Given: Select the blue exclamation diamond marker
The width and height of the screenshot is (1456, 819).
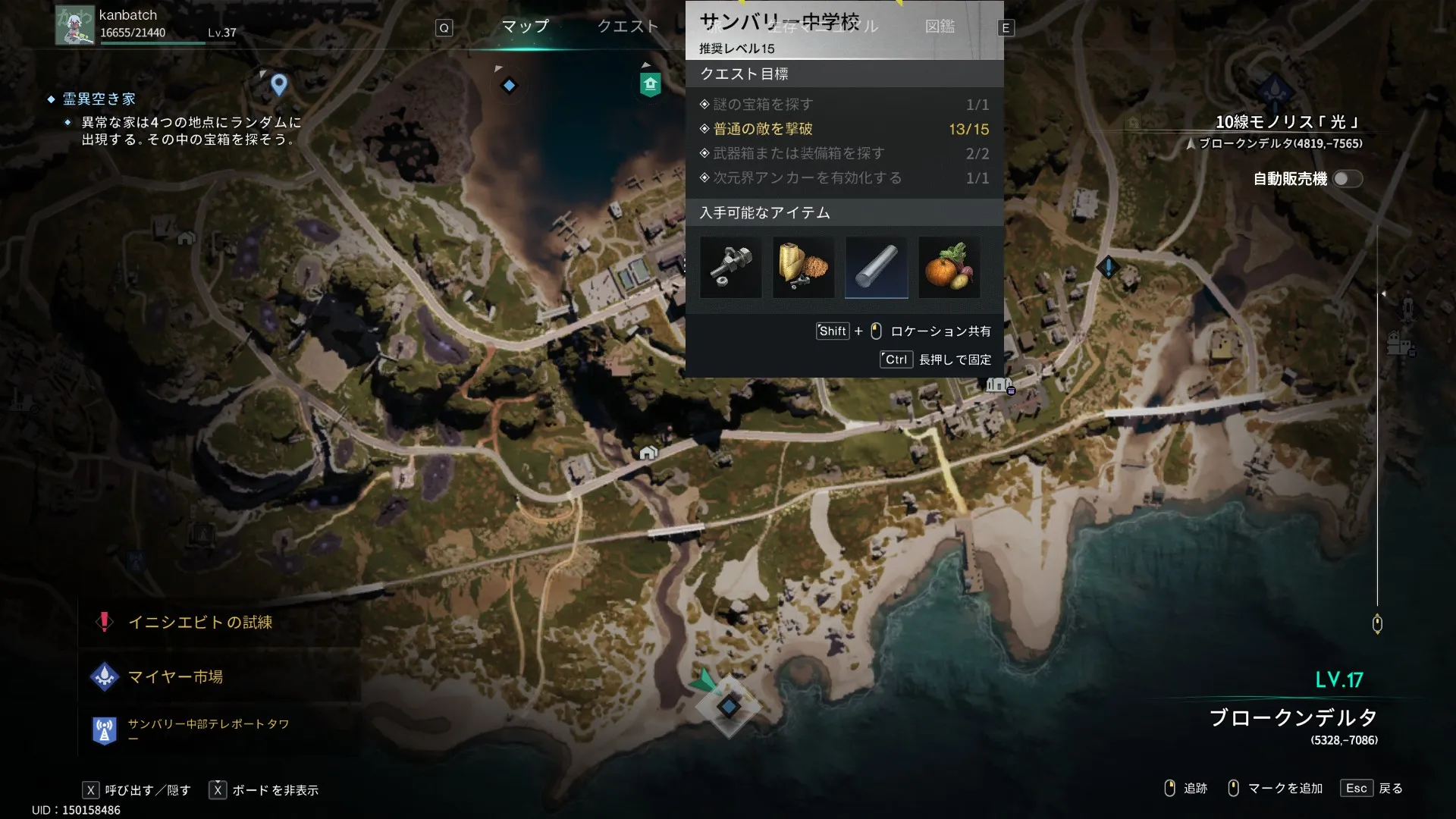Looking at the screenshot, I should (x=1108, y=267).
